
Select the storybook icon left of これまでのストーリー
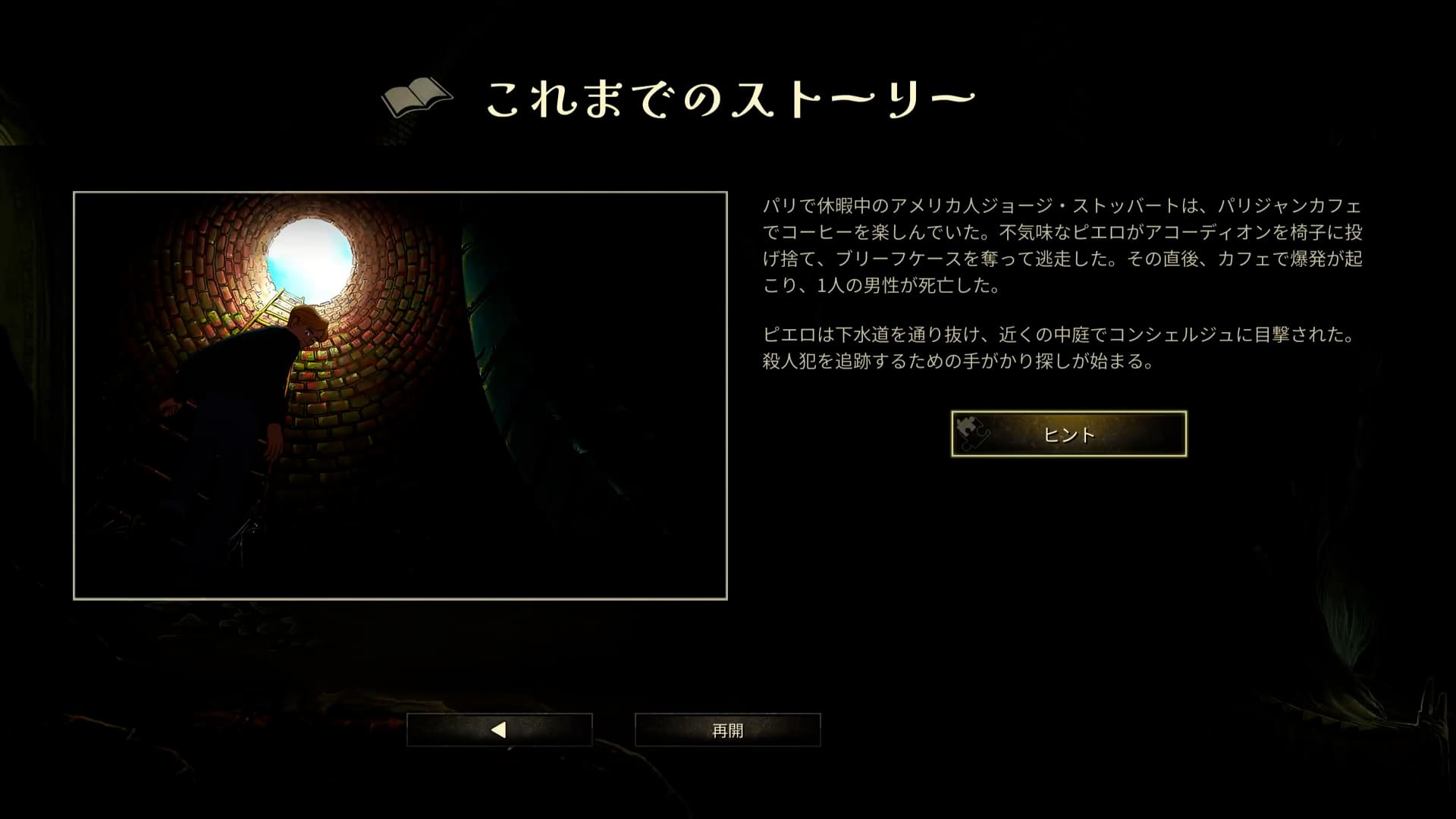click(x=417, y=97)
